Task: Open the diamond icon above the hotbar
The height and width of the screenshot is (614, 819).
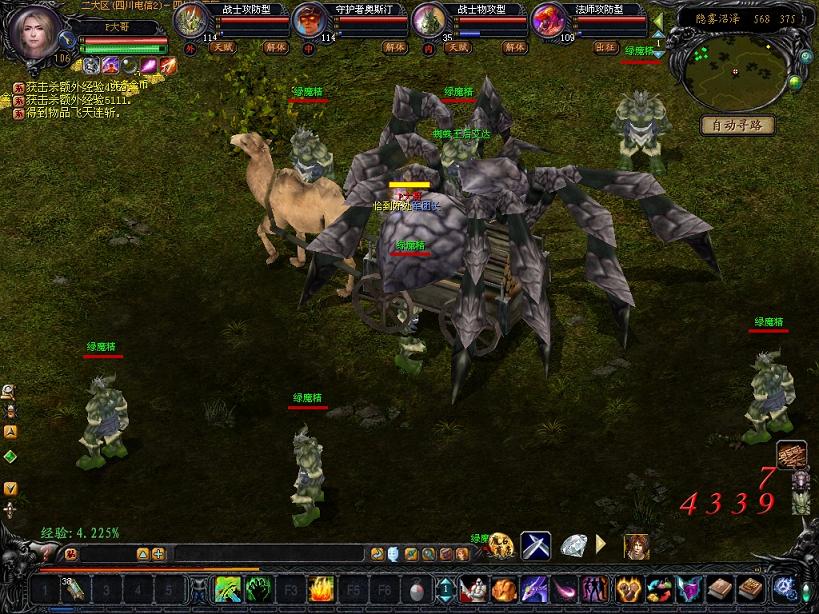Action: click(572, 546)
